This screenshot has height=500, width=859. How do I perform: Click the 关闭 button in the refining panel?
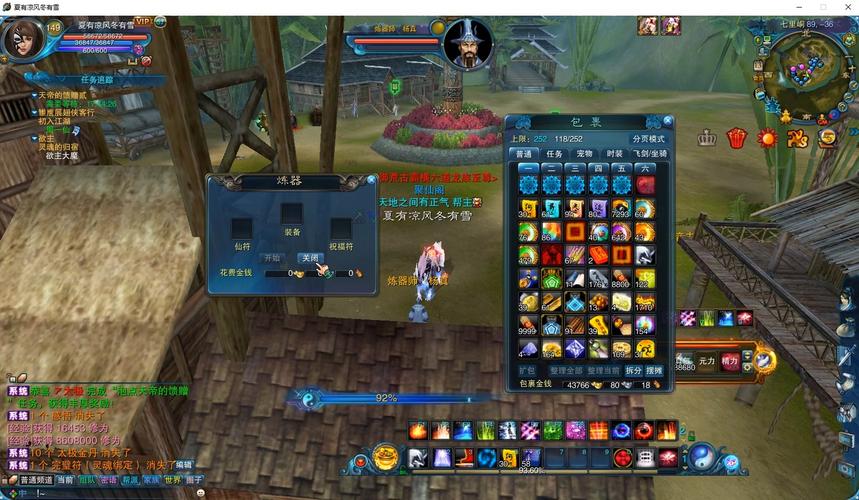point(311,258)
